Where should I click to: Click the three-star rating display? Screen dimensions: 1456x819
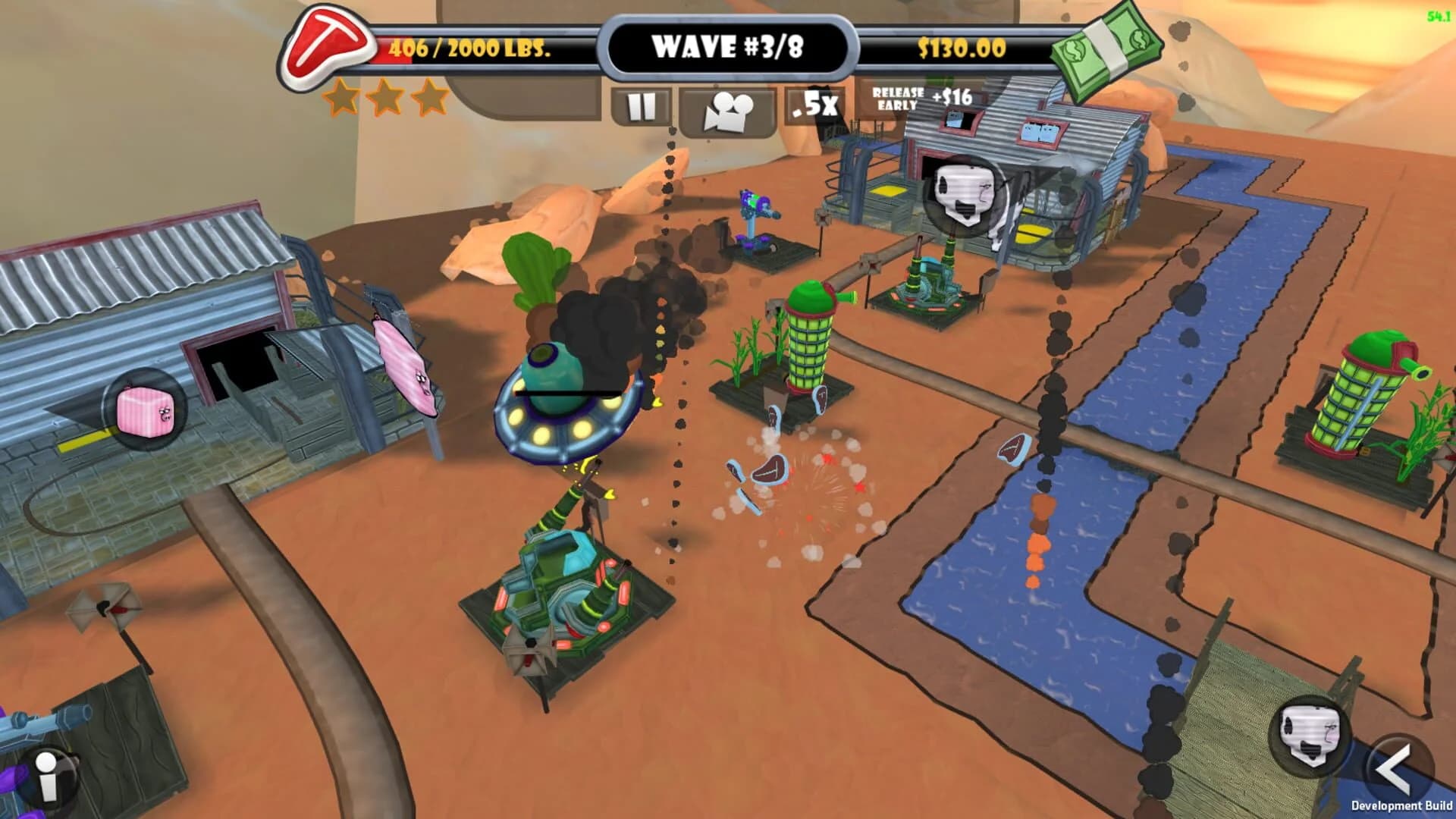pos(383,99)
